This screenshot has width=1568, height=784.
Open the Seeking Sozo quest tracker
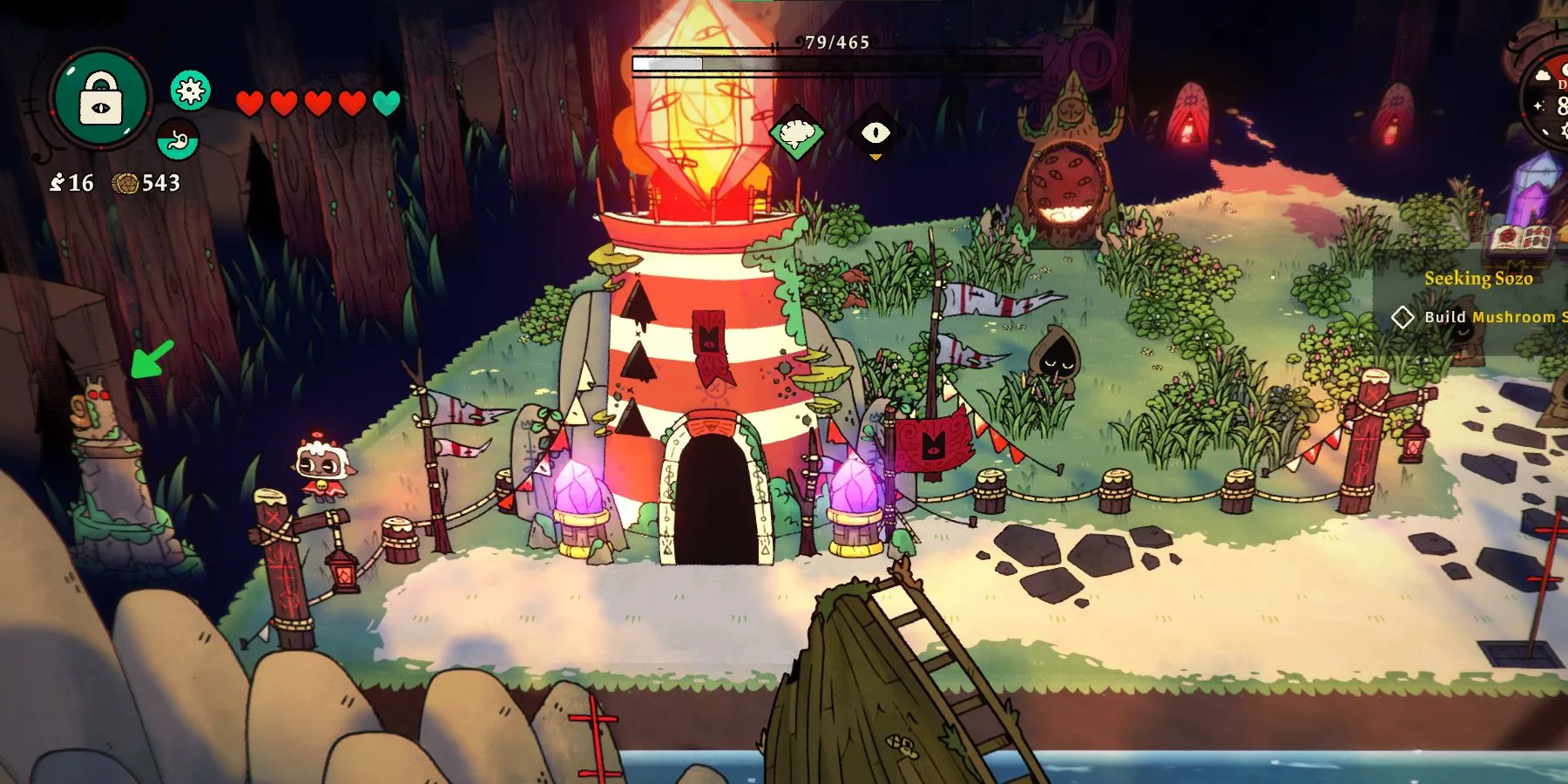1477,278
